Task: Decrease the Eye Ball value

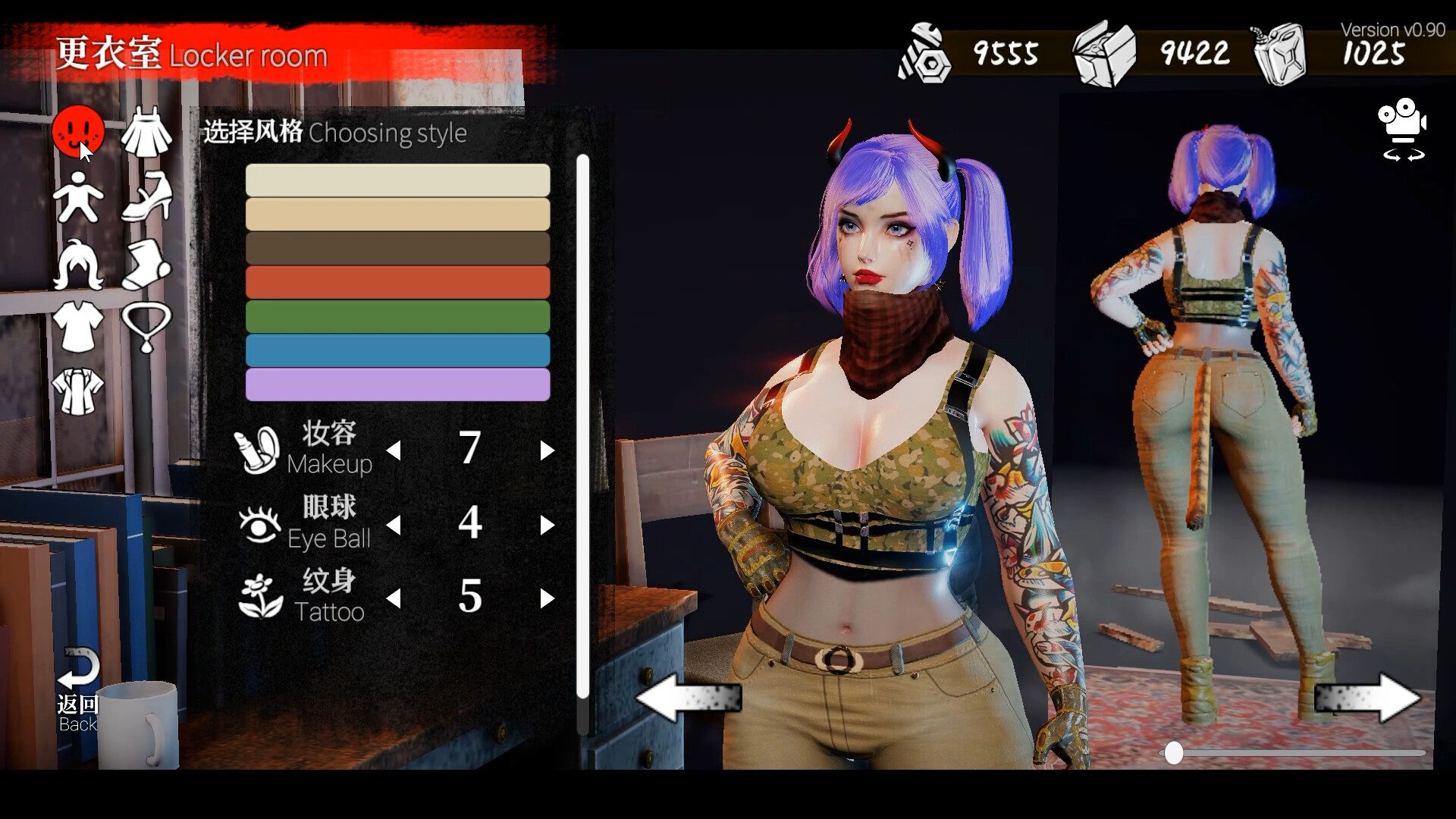Action: pos(394,524)
